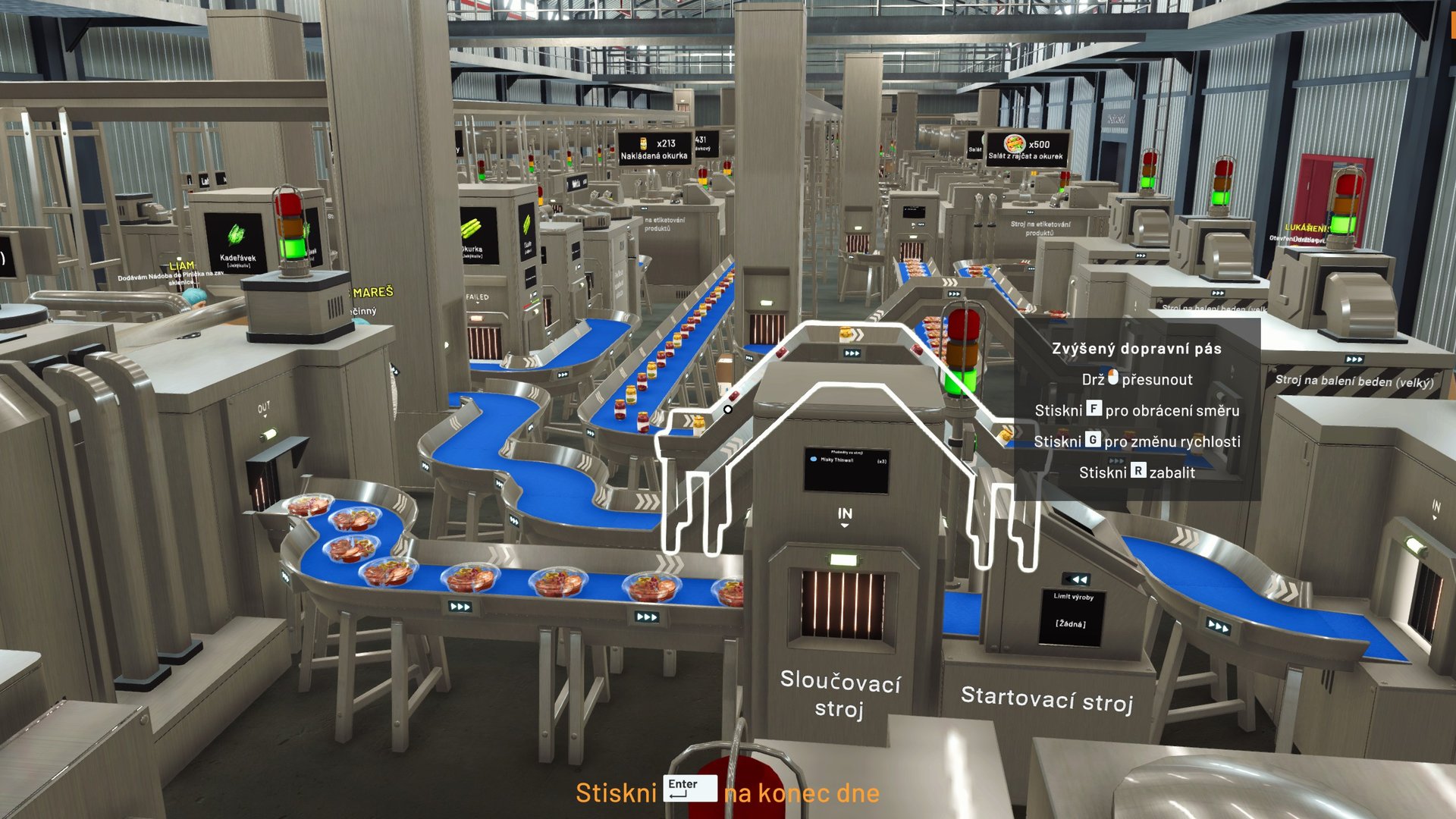Open the Limit výroby [Žádná] selector
This screenshot has width=1456, height=819.
[1072, 617]
